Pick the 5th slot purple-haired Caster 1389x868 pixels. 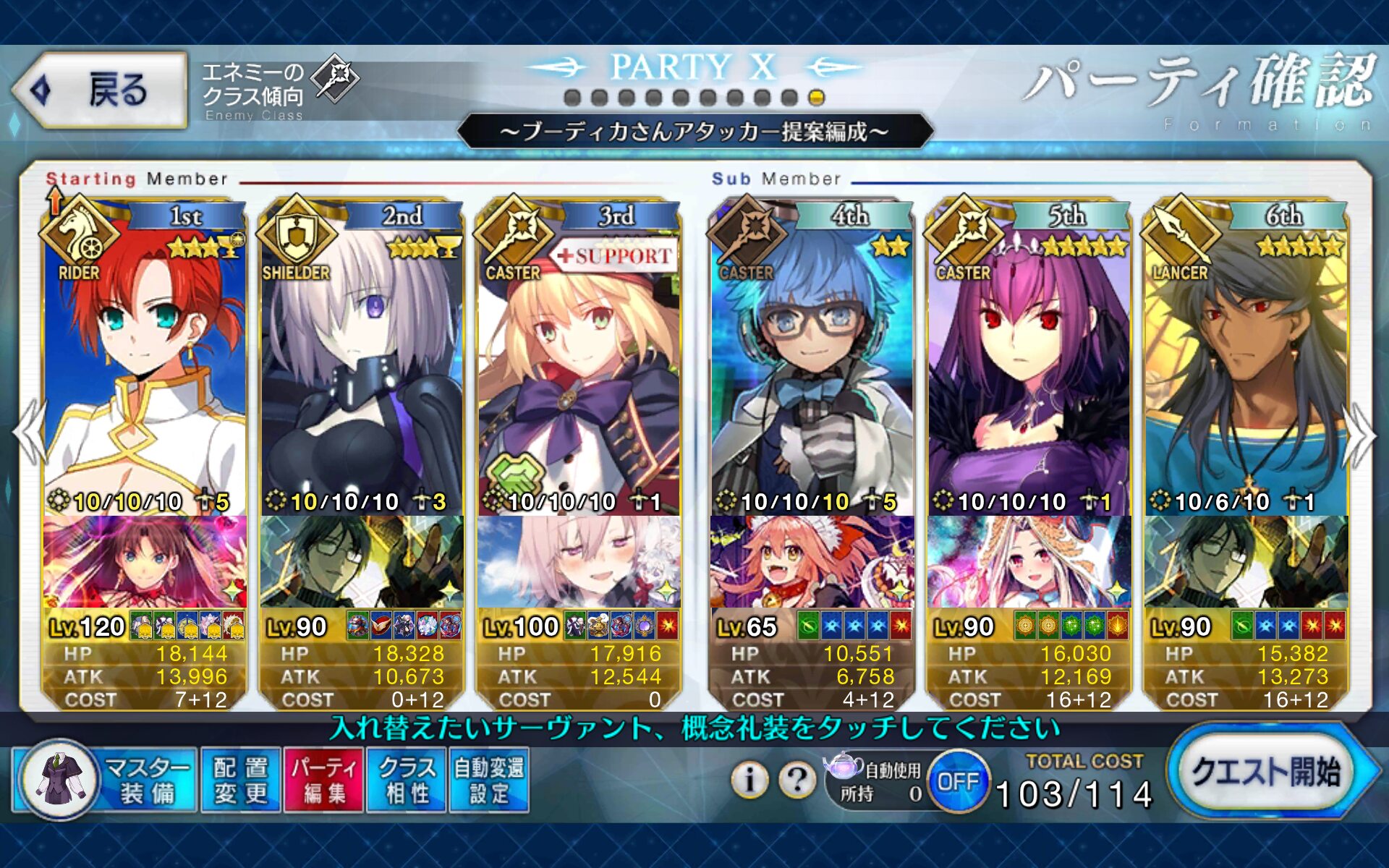pos(1029,362)
